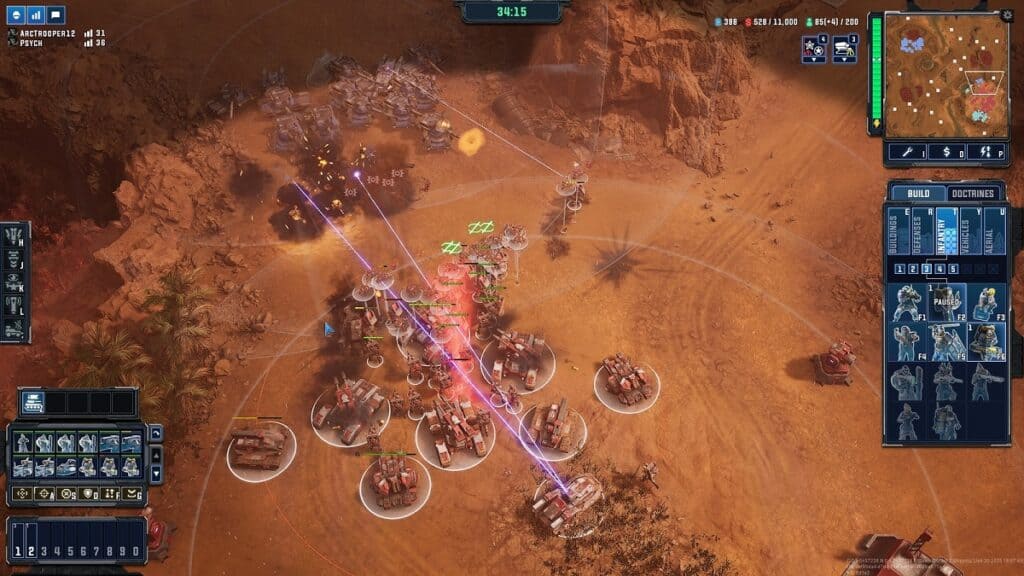The width and height of the screenshot is (1024, 576).
Task: Show the scoreboard bar-chart button
Action: tap(35, 15)
